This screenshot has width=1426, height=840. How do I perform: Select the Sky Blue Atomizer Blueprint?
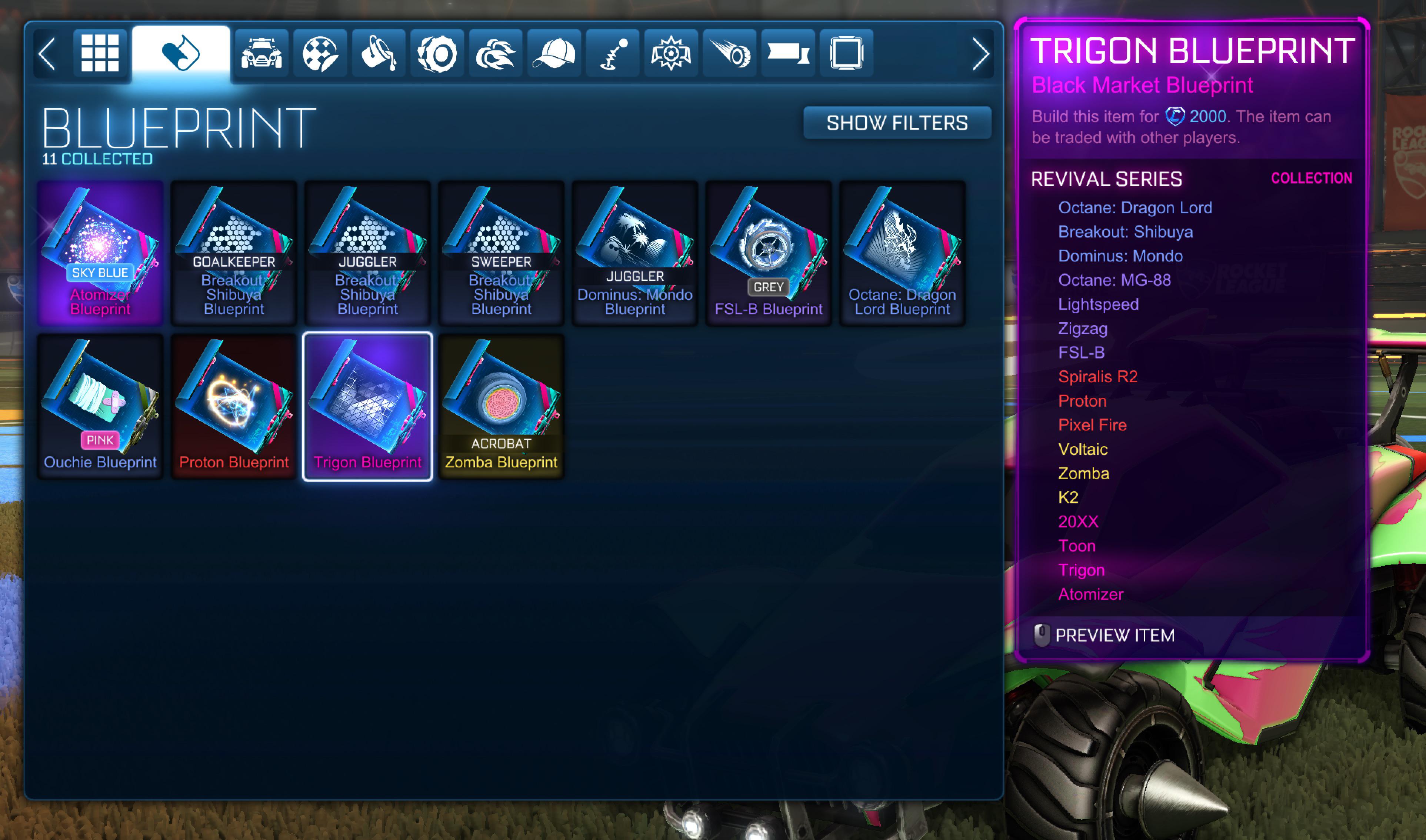pyautogui.click(x=100, y=254)
